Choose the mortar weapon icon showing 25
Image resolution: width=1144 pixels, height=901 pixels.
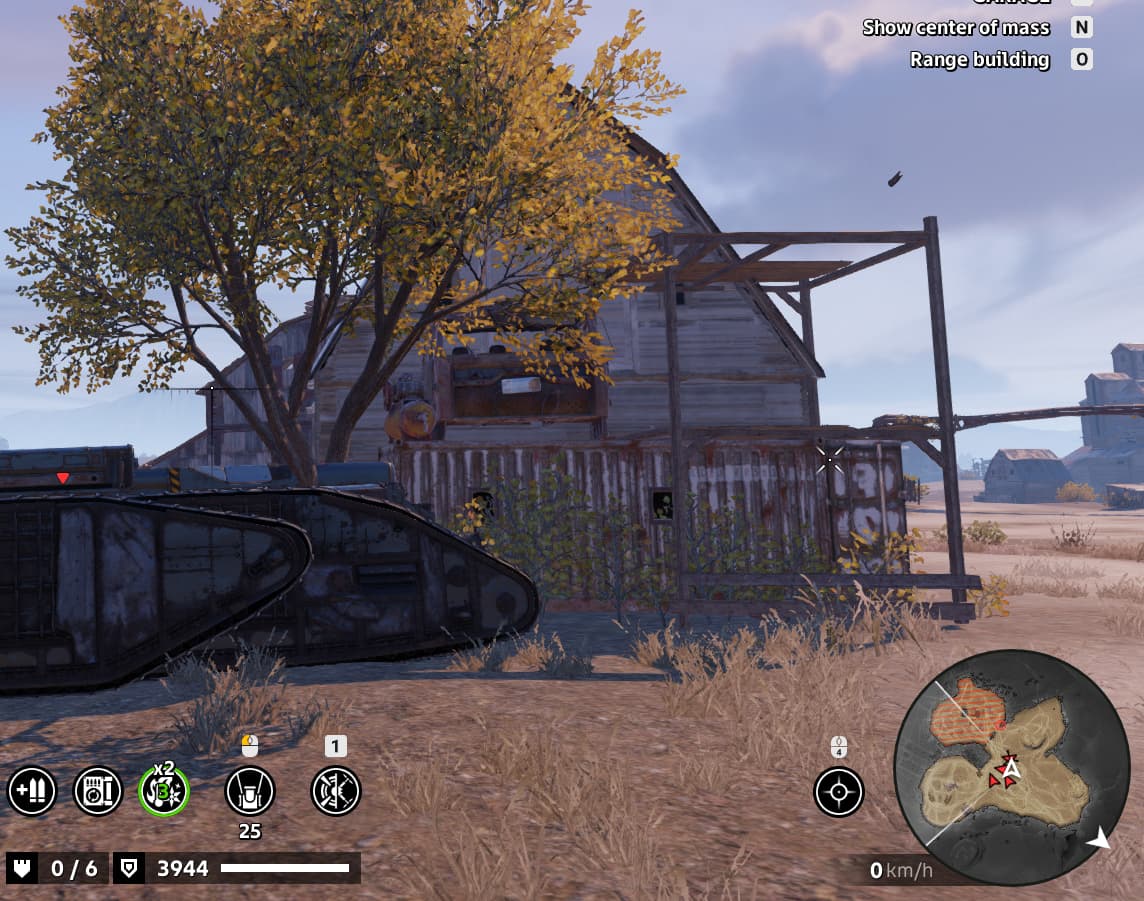pyautogui.click(x=250, y=792)
